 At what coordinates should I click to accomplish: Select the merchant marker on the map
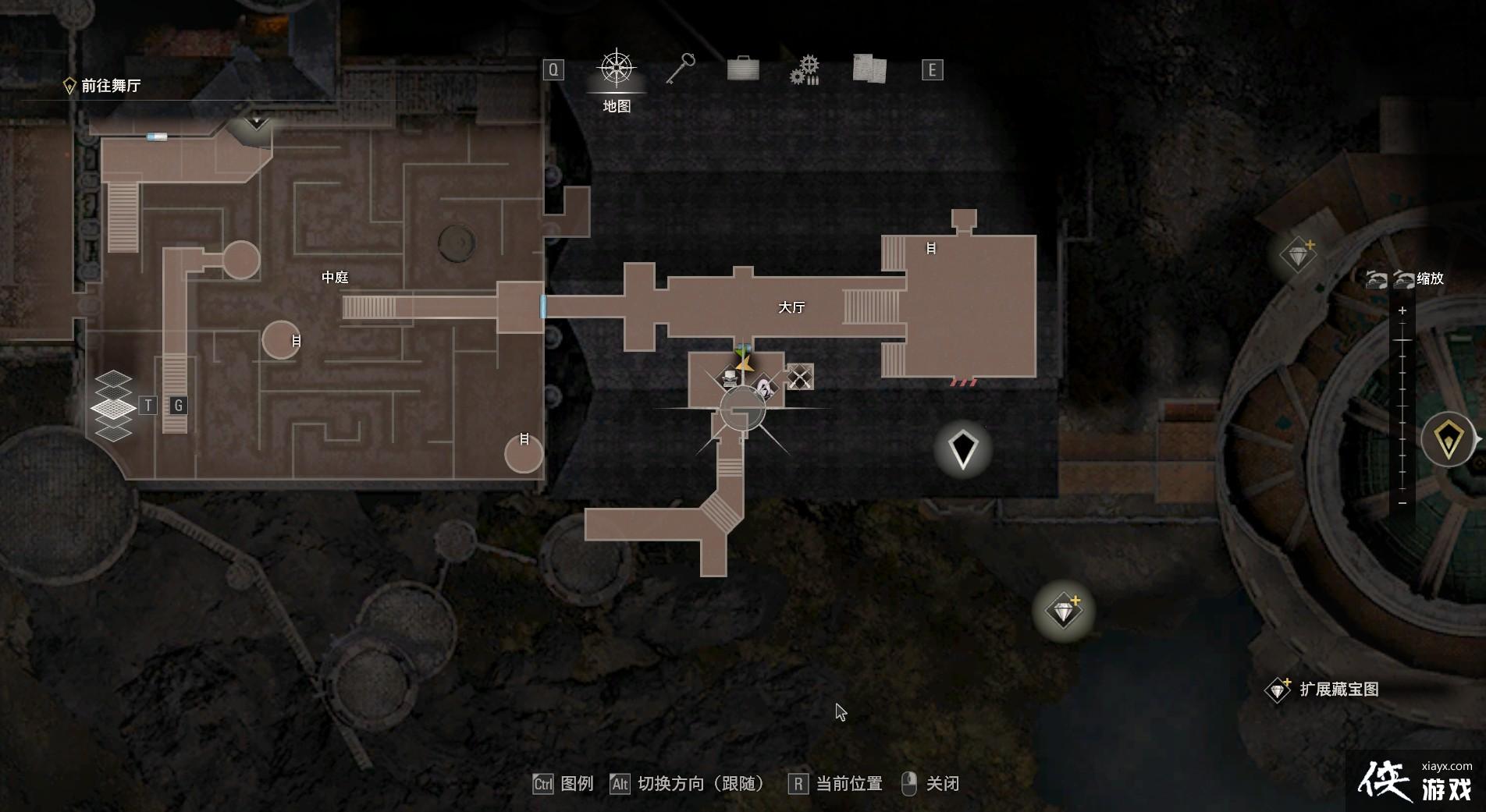click(765, 386)
